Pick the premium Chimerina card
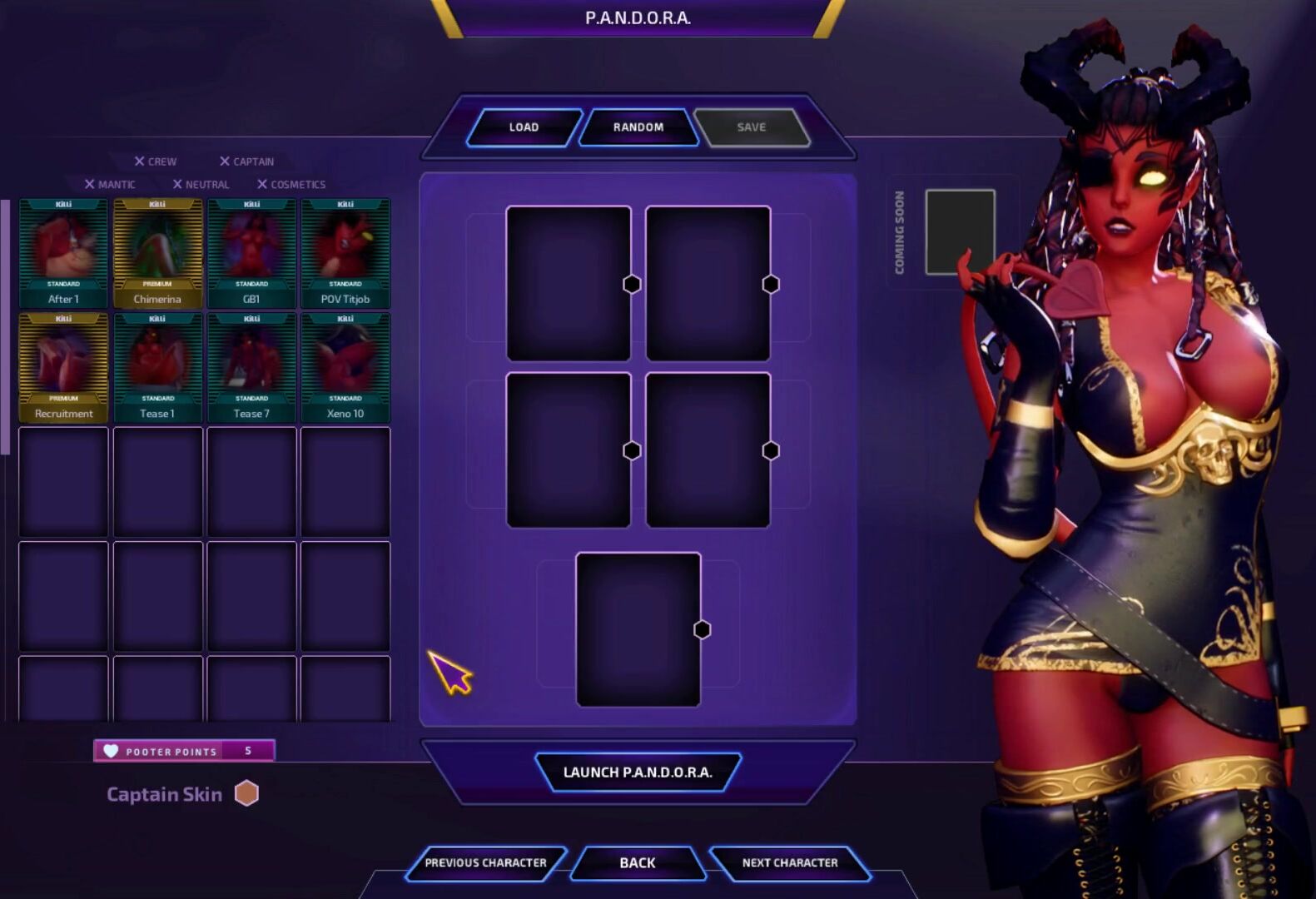1316x899 pixels. [157, 254]
